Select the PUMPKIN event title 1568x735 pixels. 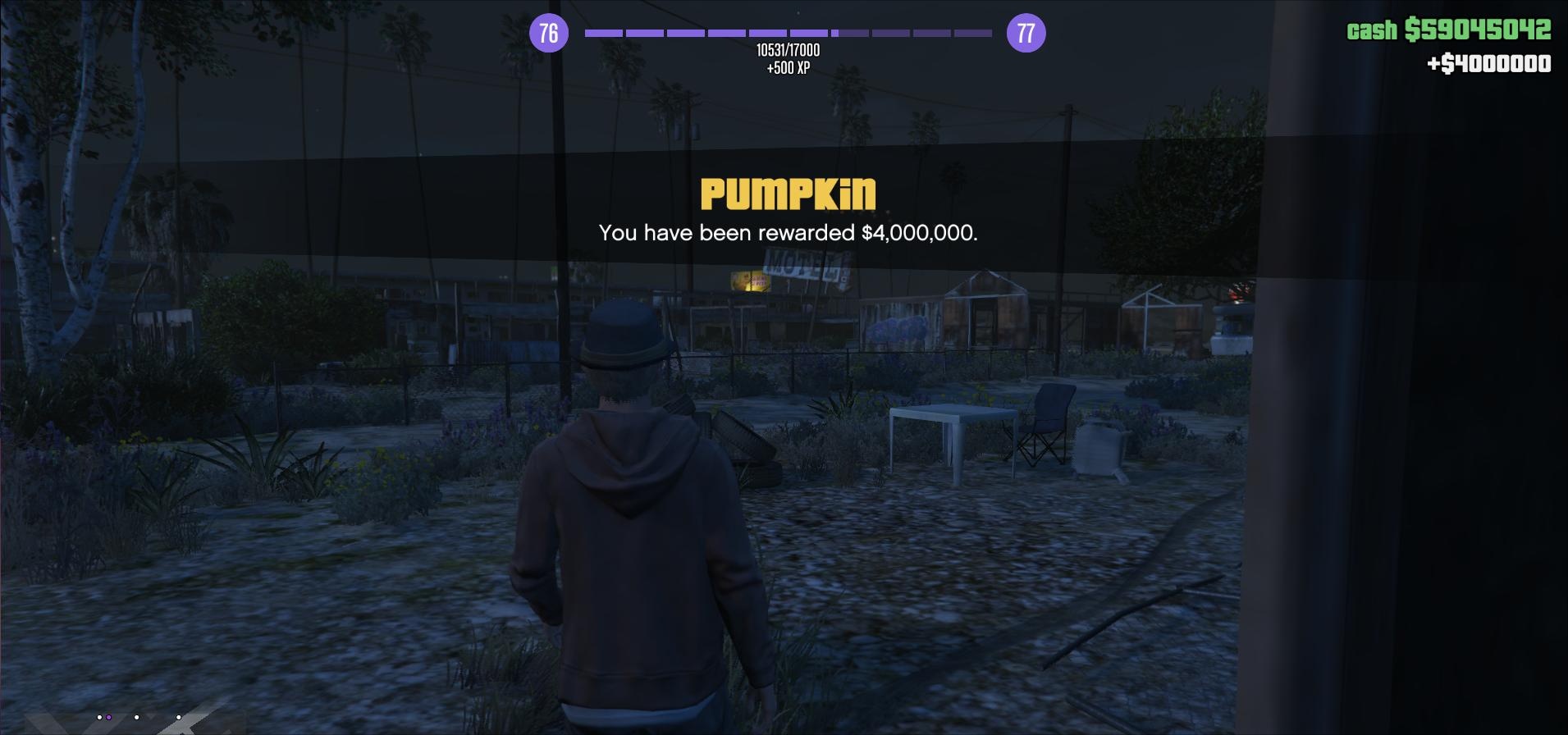coord(786,195)
